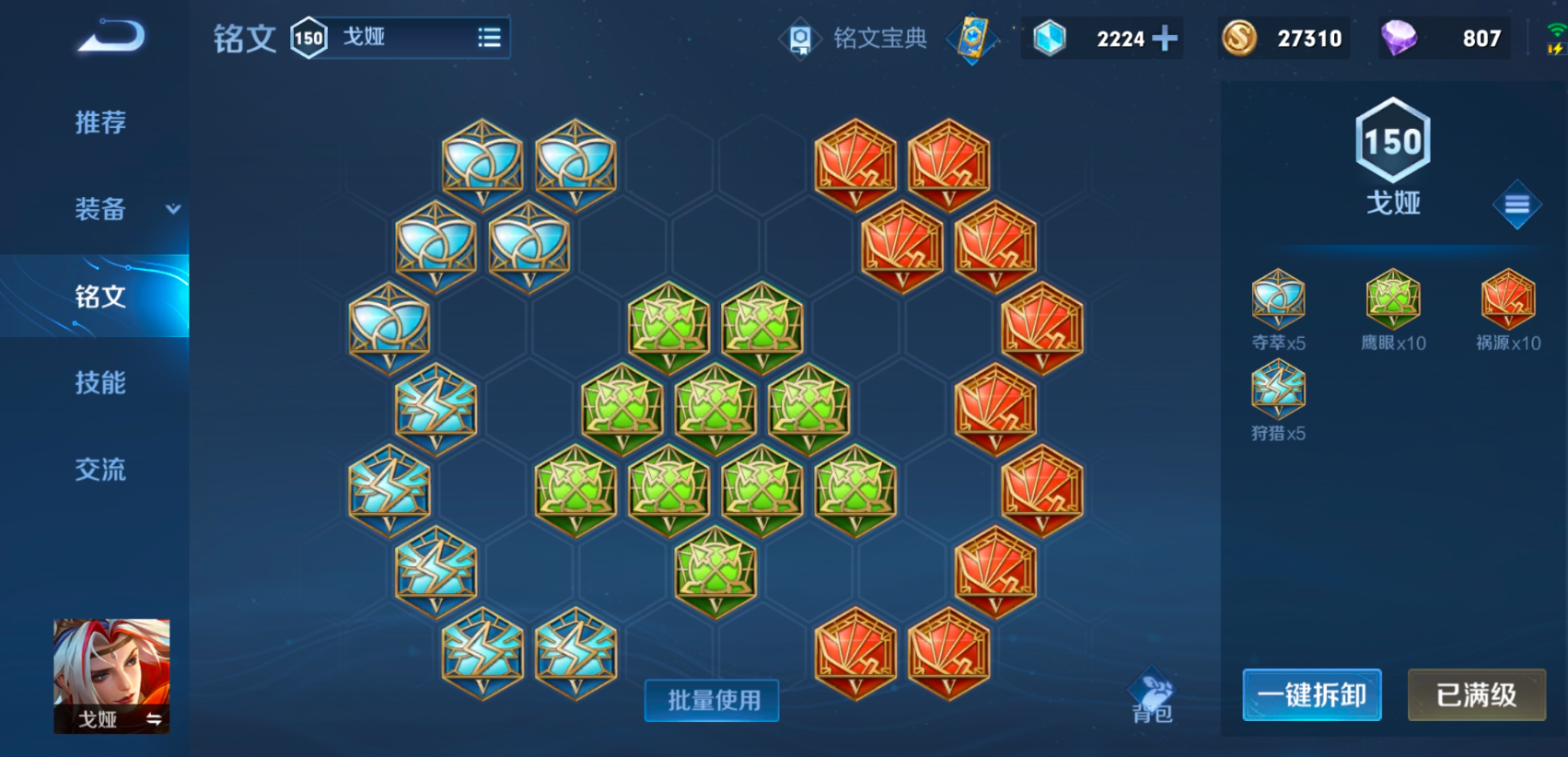1568x757 pixels.
Task: Open the 铭文宝典 guide
Action: (857, 39)
